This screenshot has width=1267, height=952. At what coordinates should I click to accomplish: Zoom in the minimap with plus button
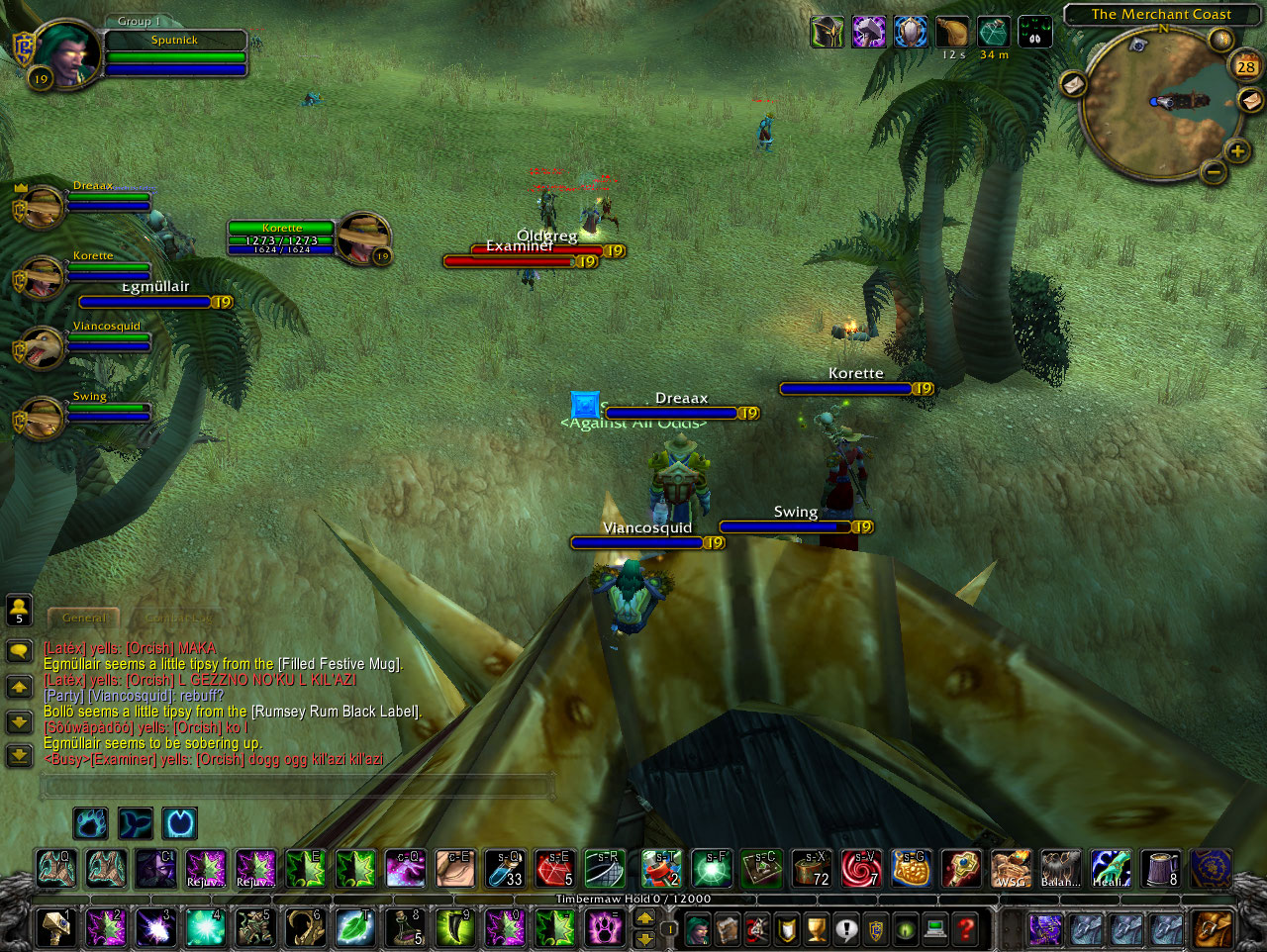coord(1237,151)
